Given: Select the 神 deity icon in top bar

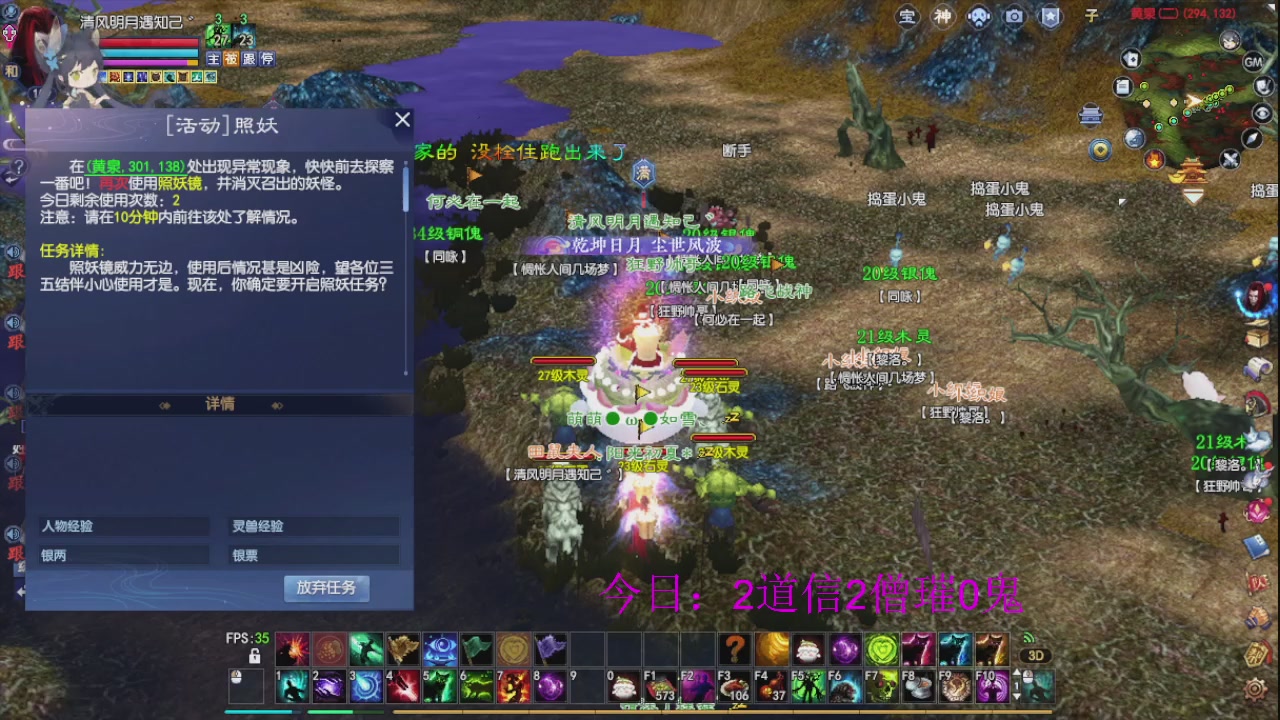Looking at the screenshot, I should pos(942,17).
